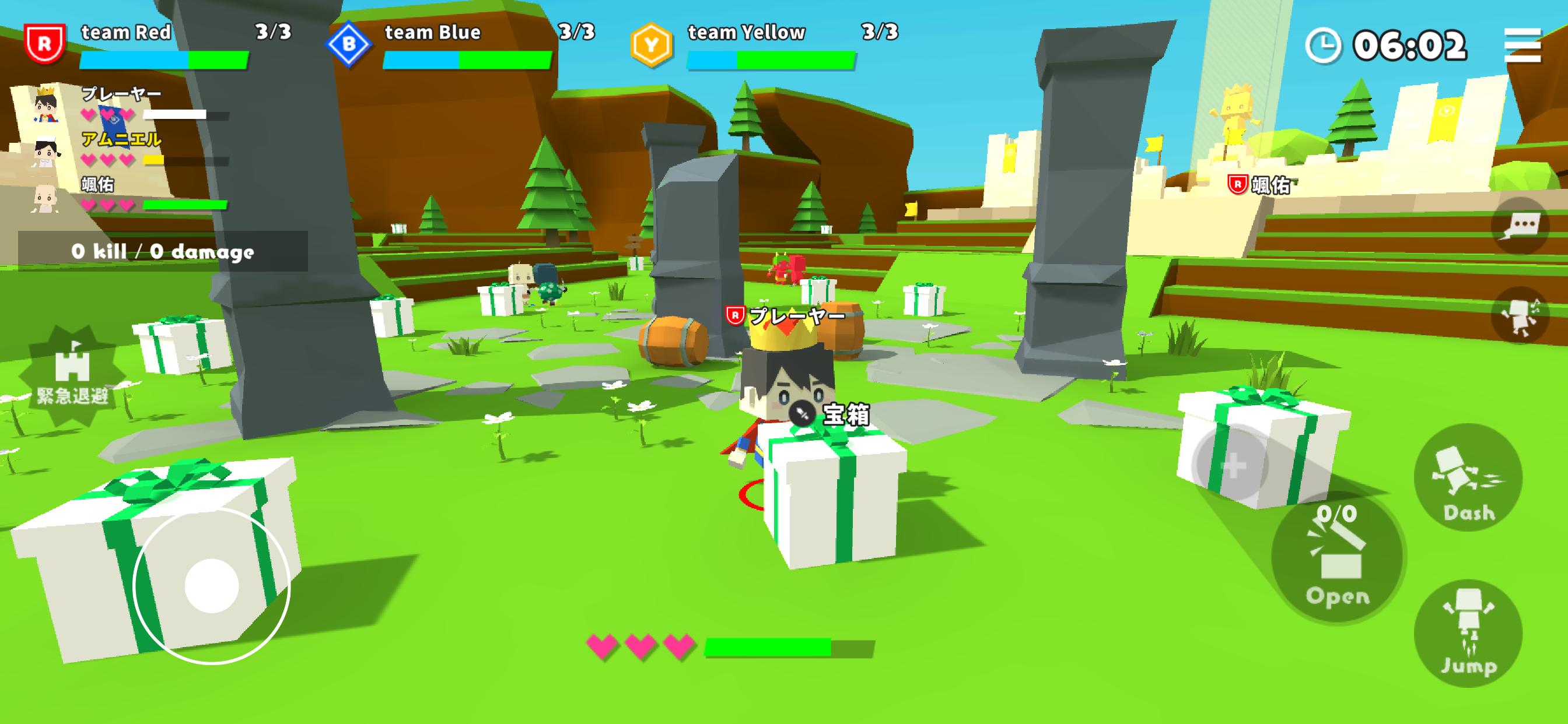Select teammate 颯佑 in the team list
Viewport: 1568px width, 724px height.
[122, 195]
